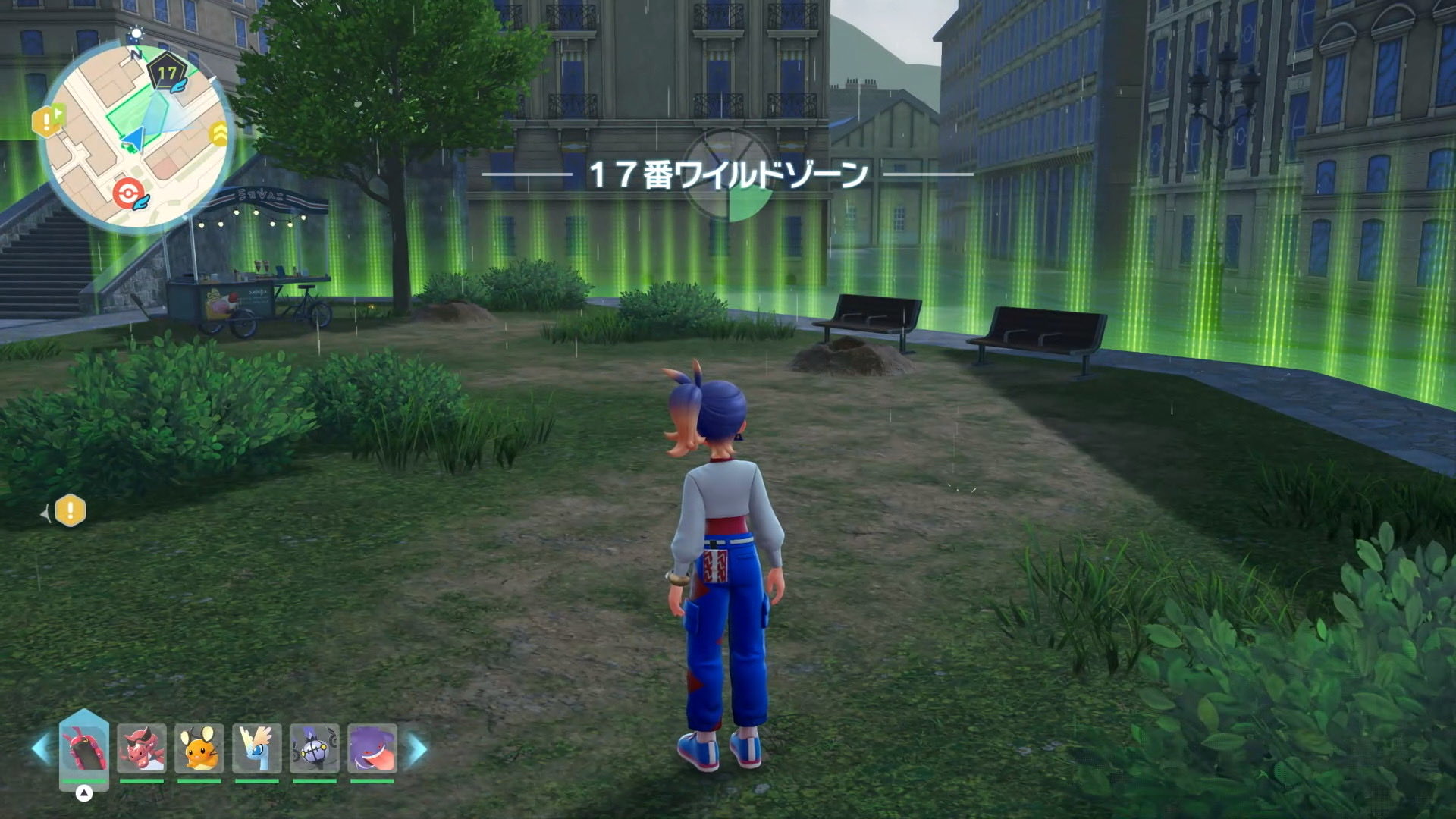This screenshot has width=1456, height=819.
Task: Select the yellow exclamation objective indicator at screen edge
Action: tap(71, 511)
